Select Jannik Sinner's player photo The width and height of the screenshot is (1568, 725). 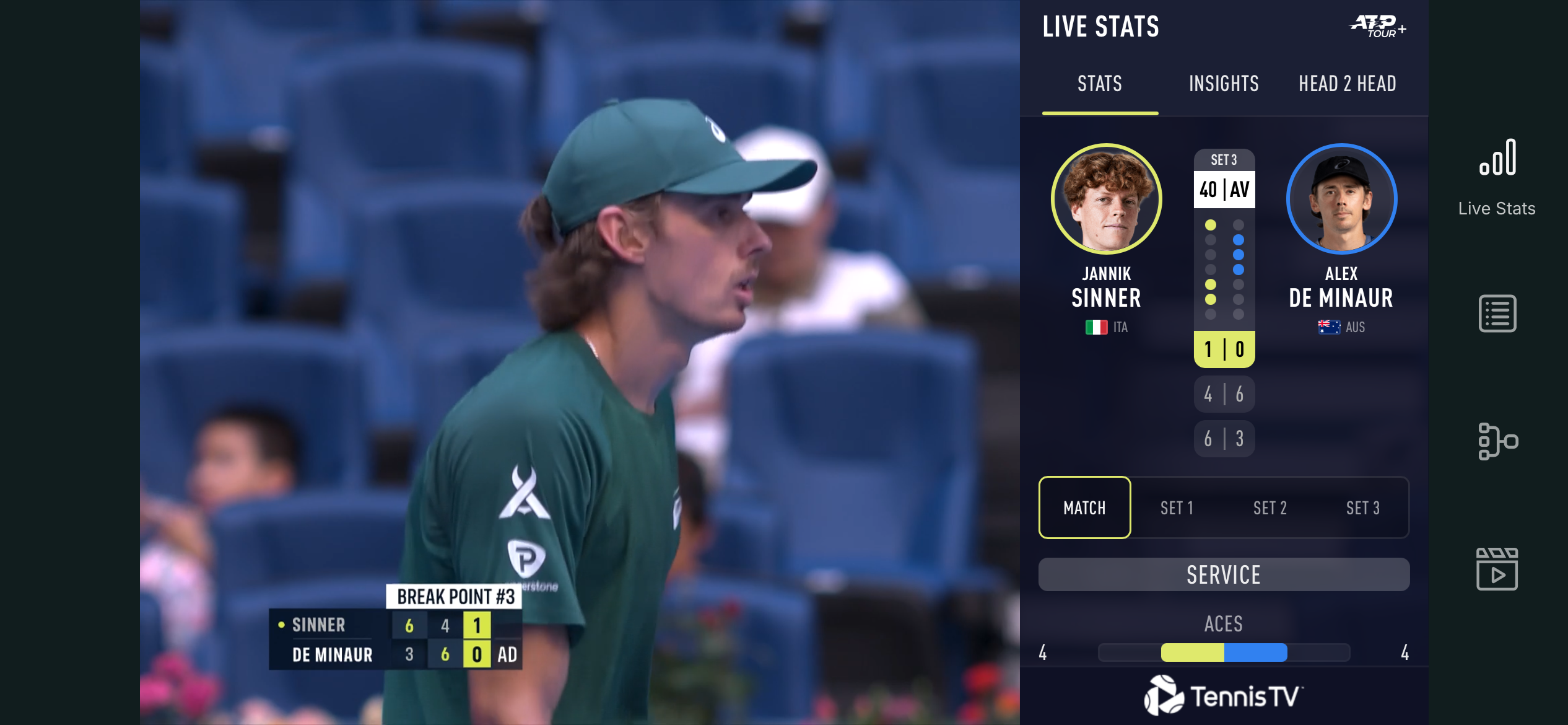(x=1107, y=199)
